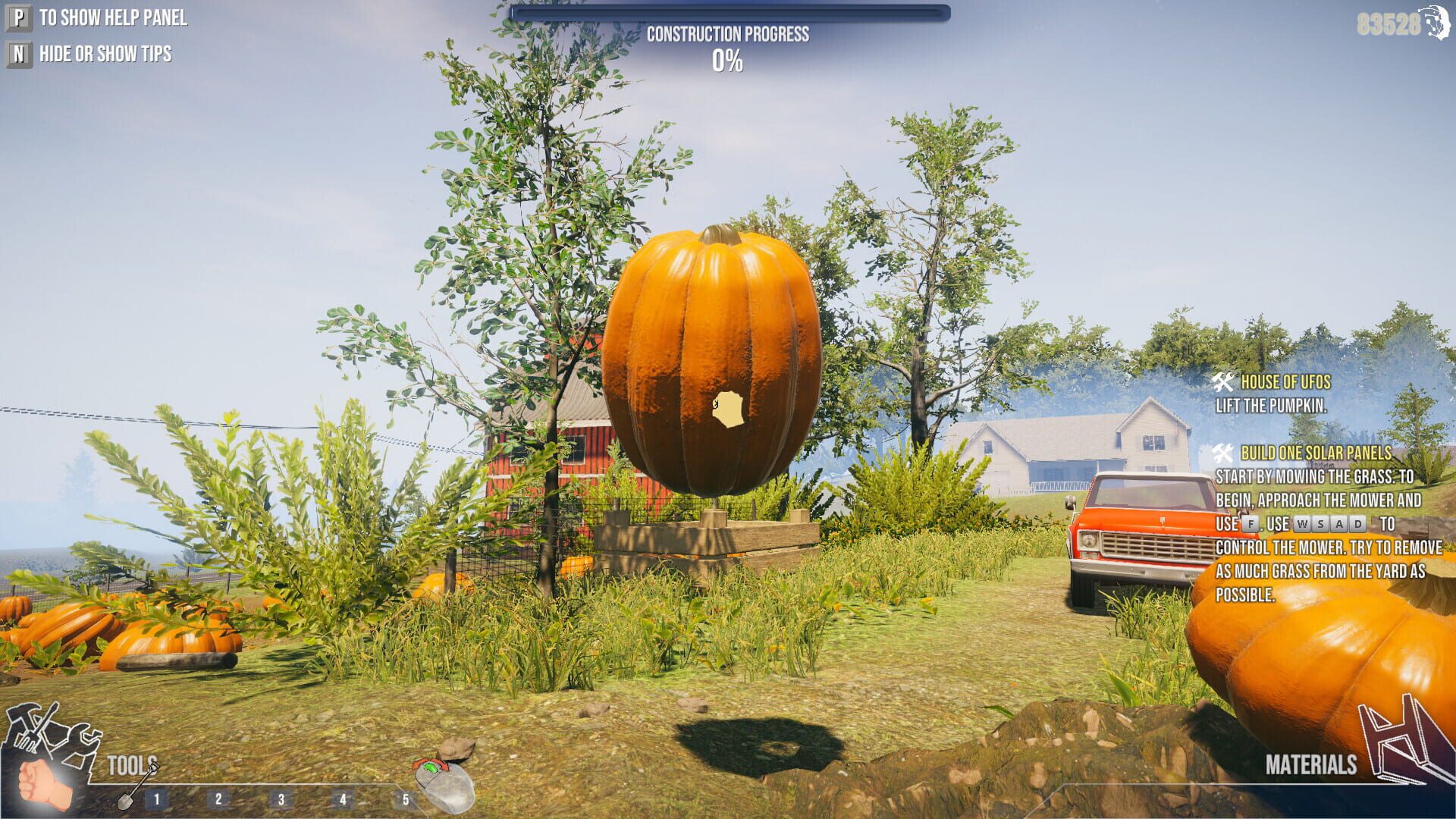Click the HOUSE OF UFOS quest title

pos(1288,381)
